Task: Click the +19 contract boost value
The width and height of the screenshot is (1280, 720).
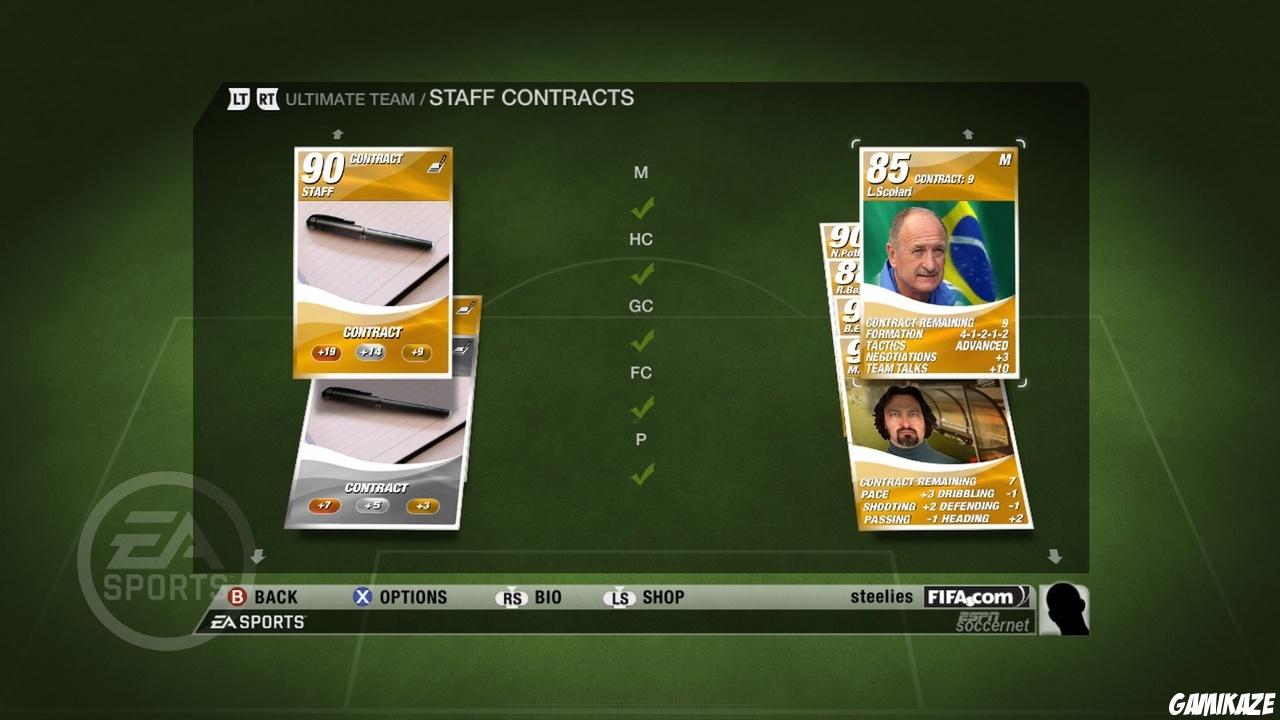Action: tap(327, 353)
